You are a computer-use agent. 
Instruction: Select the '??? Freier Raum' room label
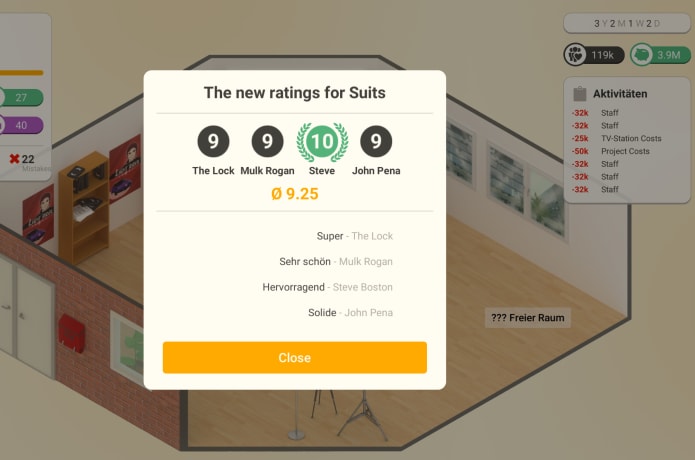(528, 318)
